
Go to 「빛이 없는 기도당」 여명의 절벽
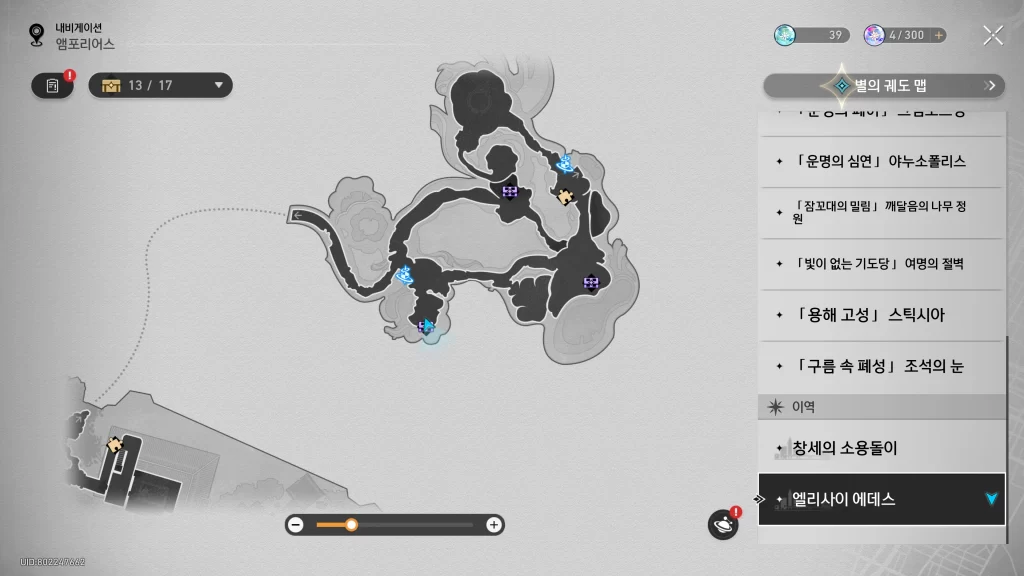coord(880,264)
